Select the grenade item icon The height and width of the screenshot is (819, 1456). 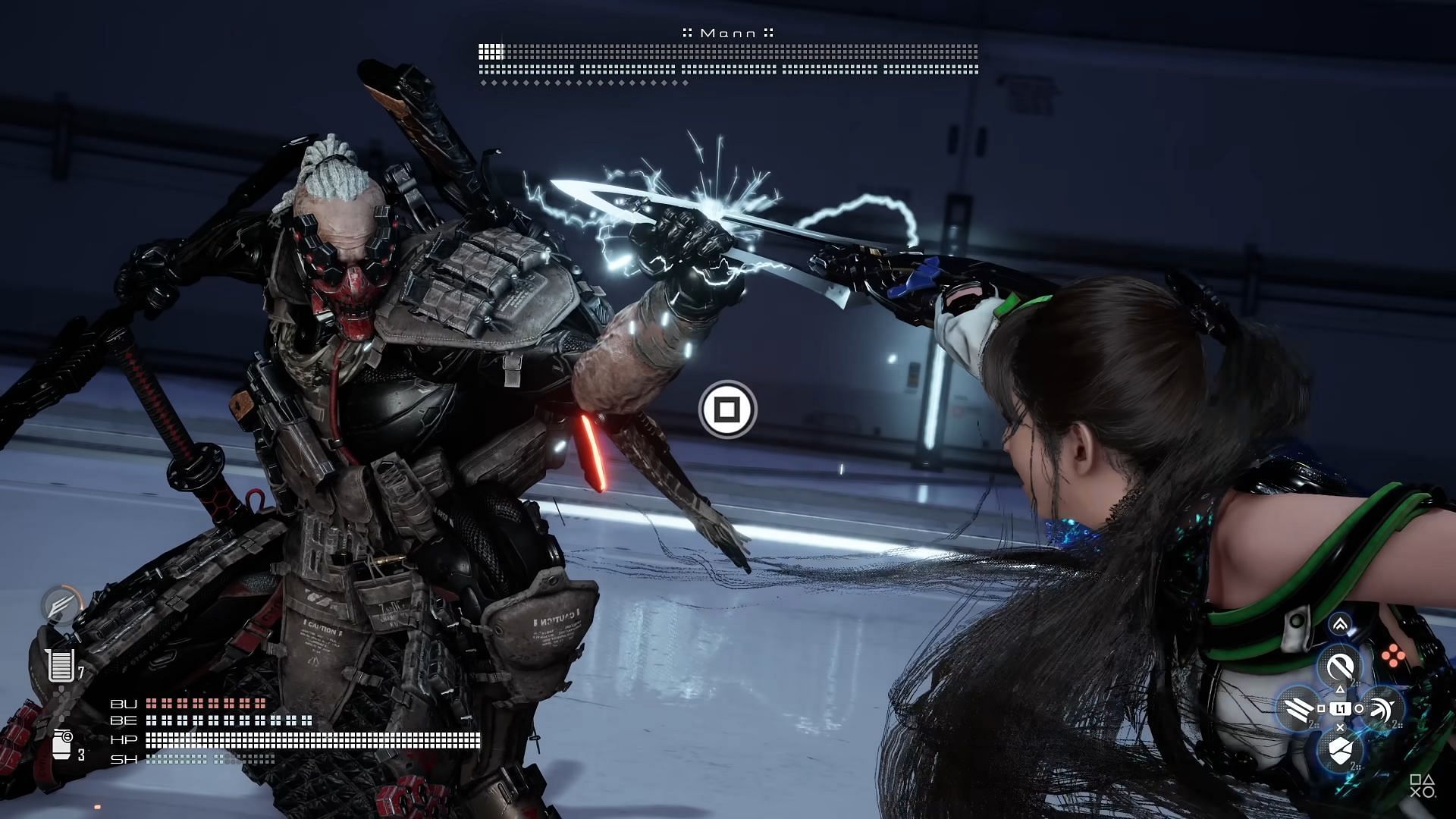coord(62,743)
